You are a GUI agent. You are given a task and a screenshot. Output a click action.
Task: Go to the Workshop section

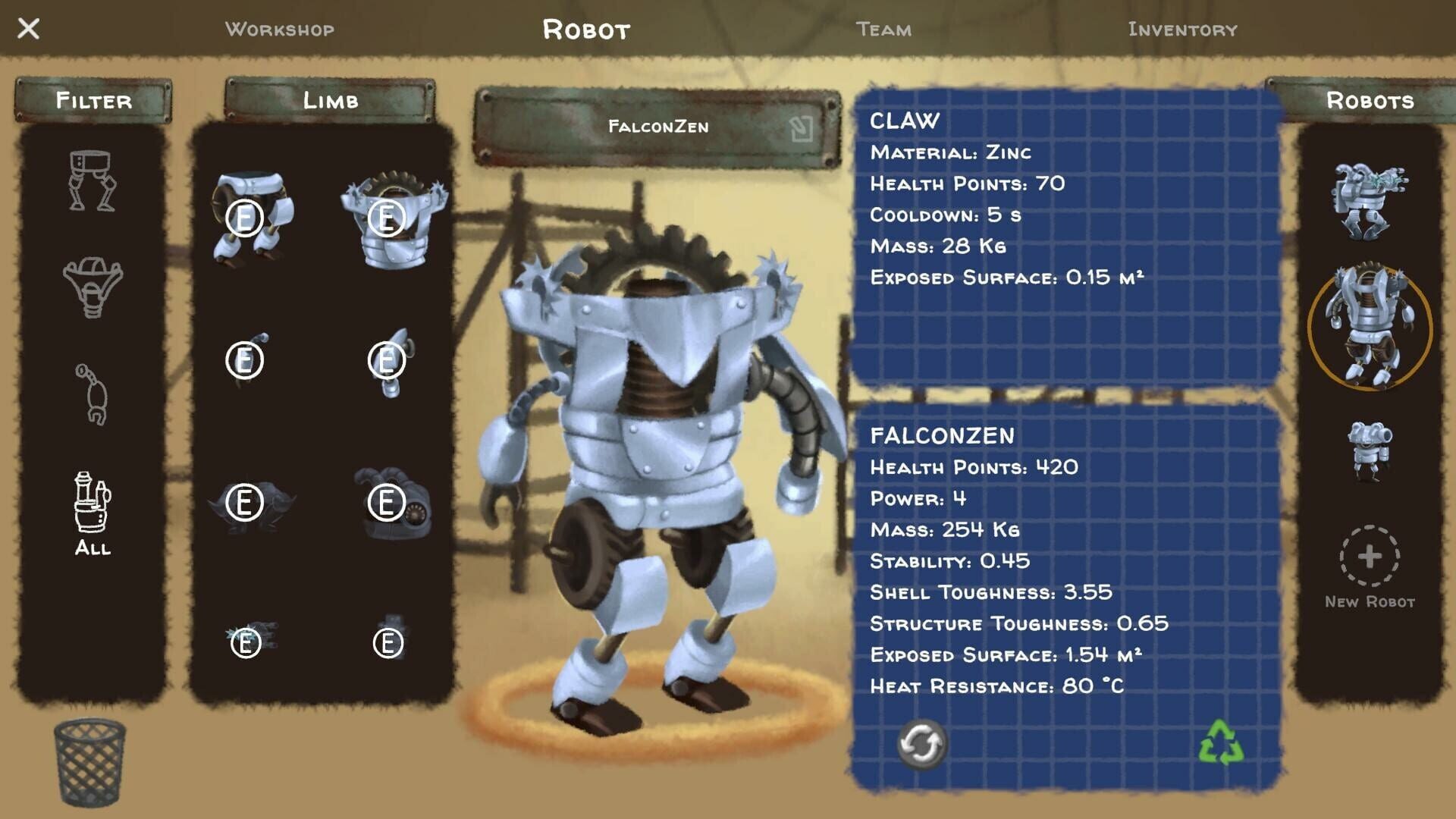click(x=279, y=30)
